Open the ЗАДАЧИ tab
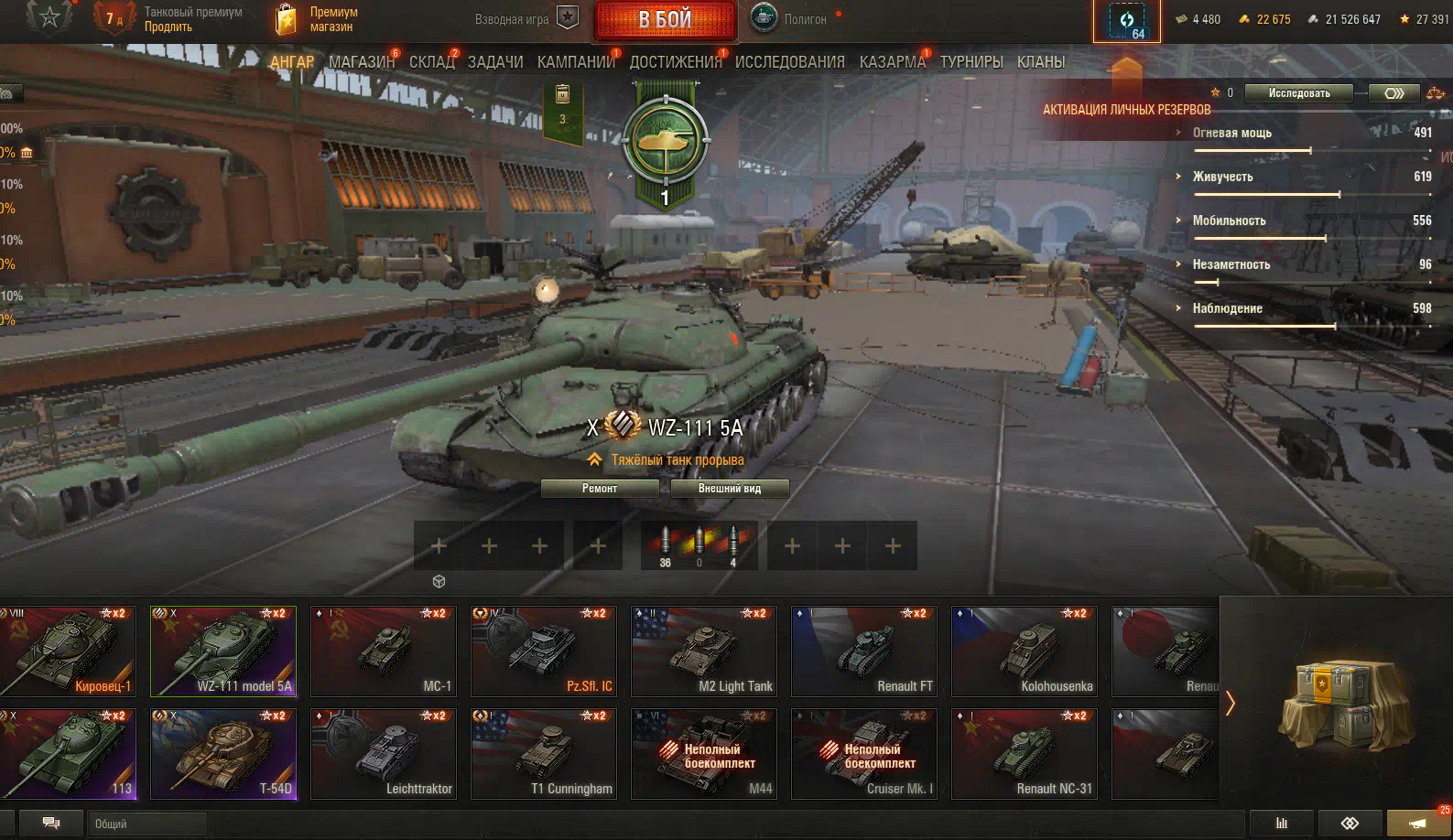Screen dimensions: 1453x840 pos(495,62)
